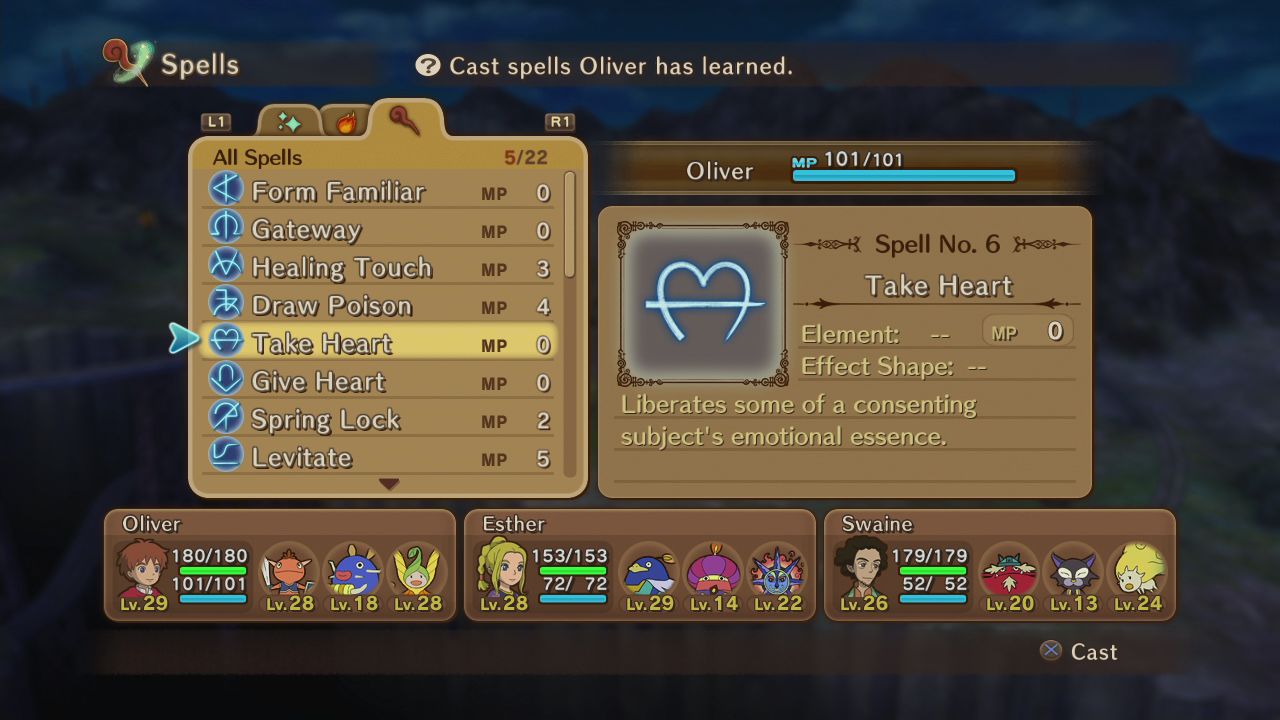Select Oliver's level 18 blue familiar
This screenshot has height=720, width=1280.
coord(352,574)
